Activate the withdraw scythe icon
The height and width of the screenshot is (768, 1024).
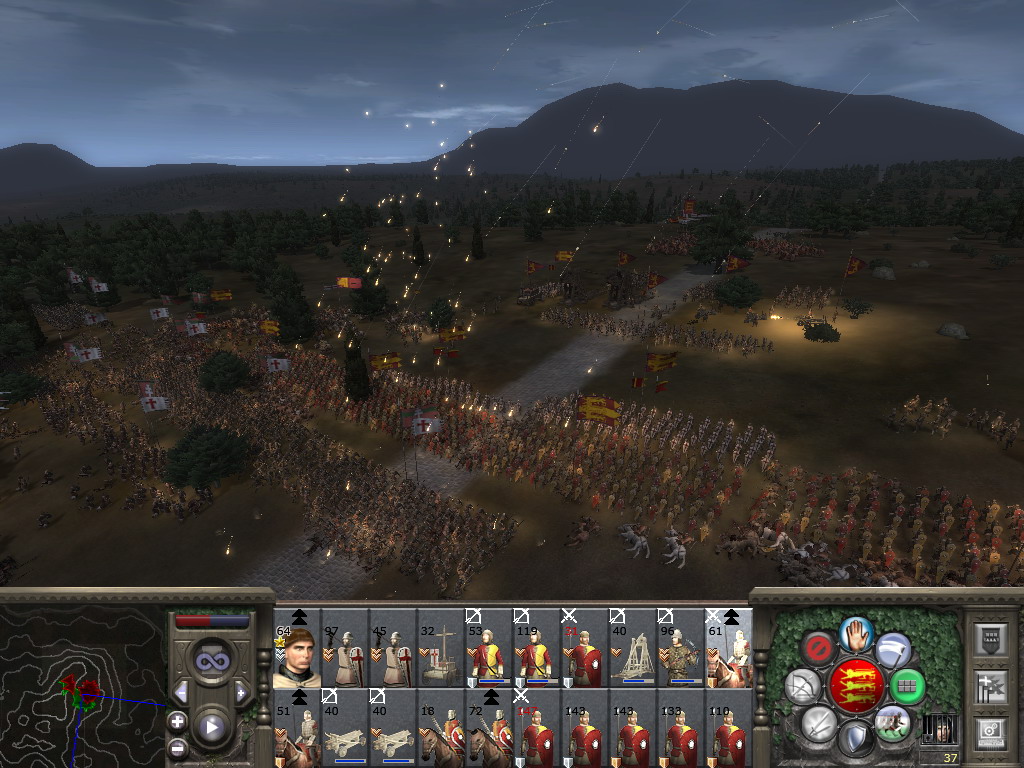tap(893, 649)
